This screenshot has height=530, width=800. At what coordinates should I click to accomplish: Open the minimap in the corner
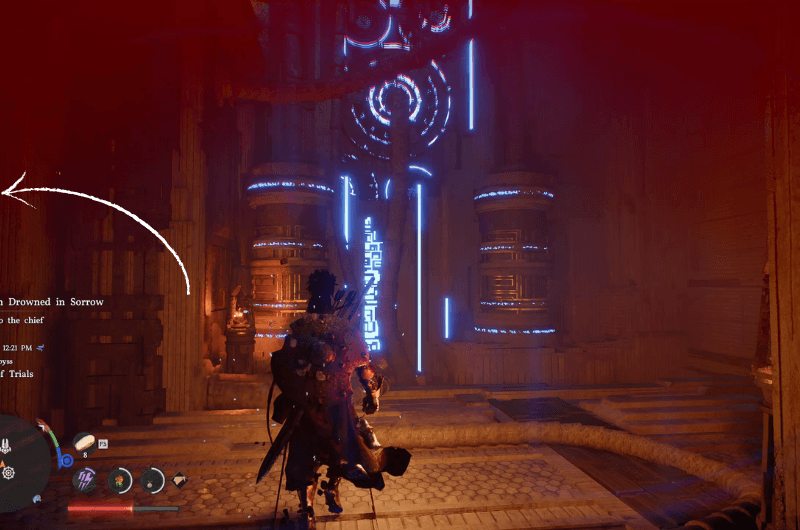pos(20,462)
